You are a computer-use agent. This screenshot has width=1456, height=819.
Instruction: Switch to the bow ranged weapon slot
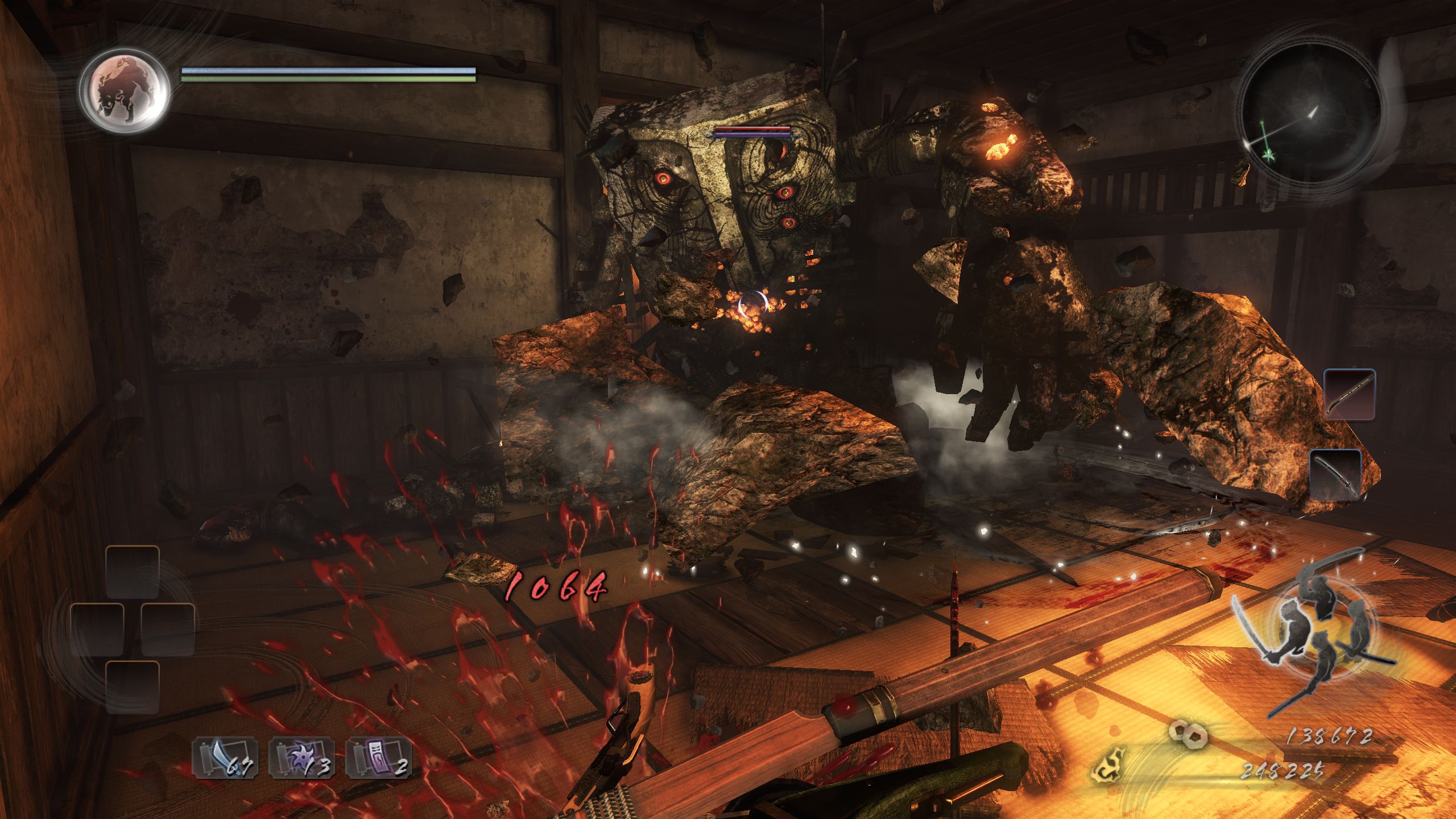[1349, 394]
